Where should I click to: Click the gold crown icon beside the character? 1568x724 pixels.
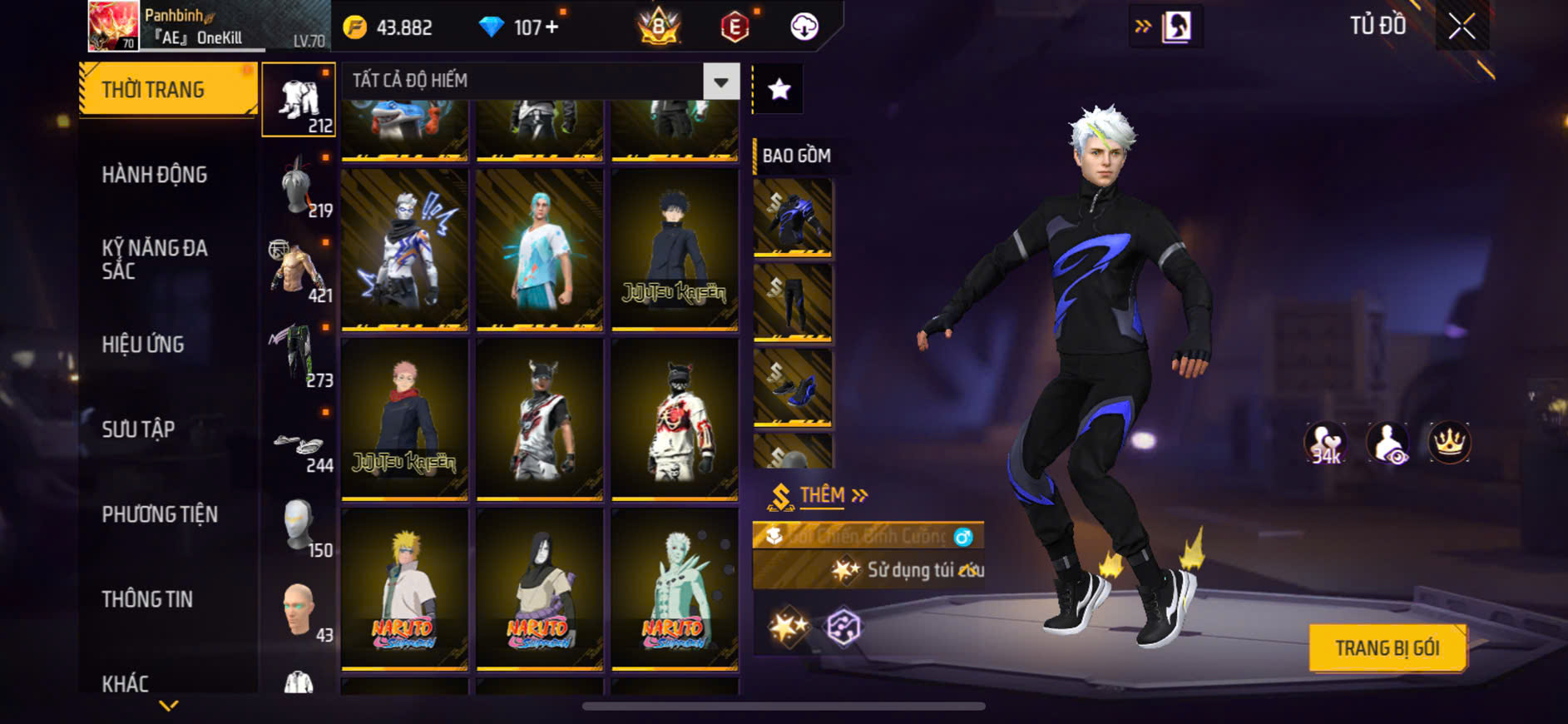pyautogui.click(x=1449, y=442)
